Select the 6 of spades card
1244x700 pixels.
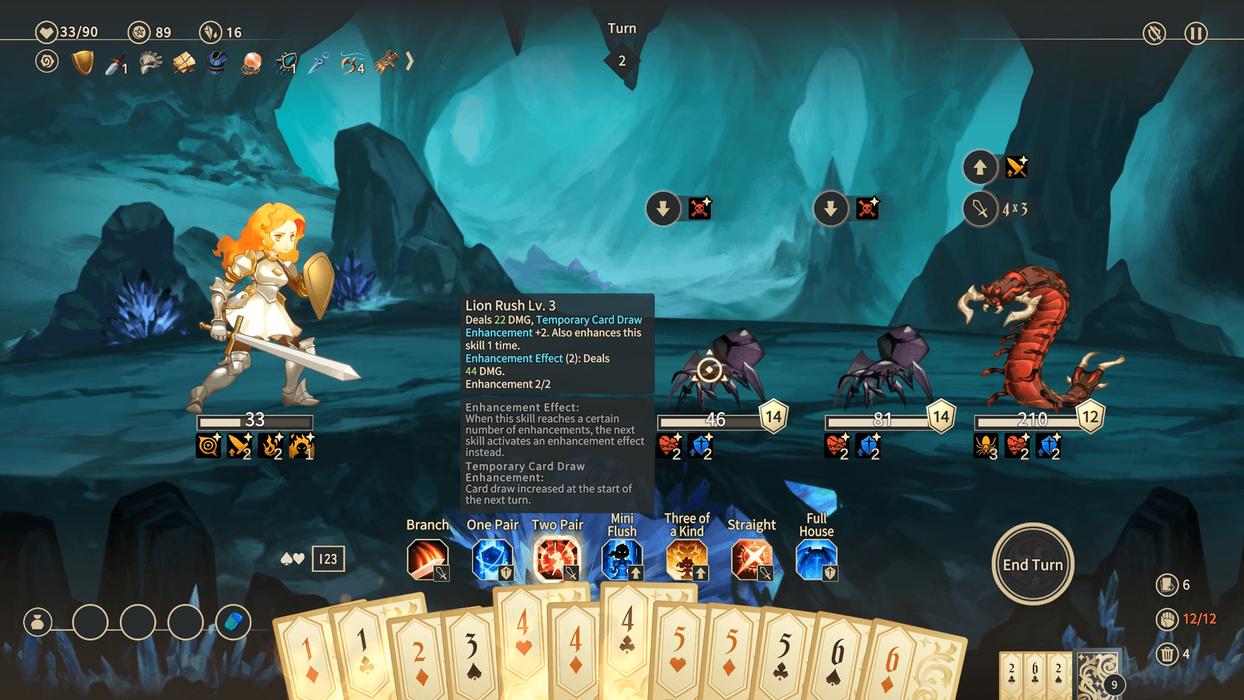coord(838,665)
